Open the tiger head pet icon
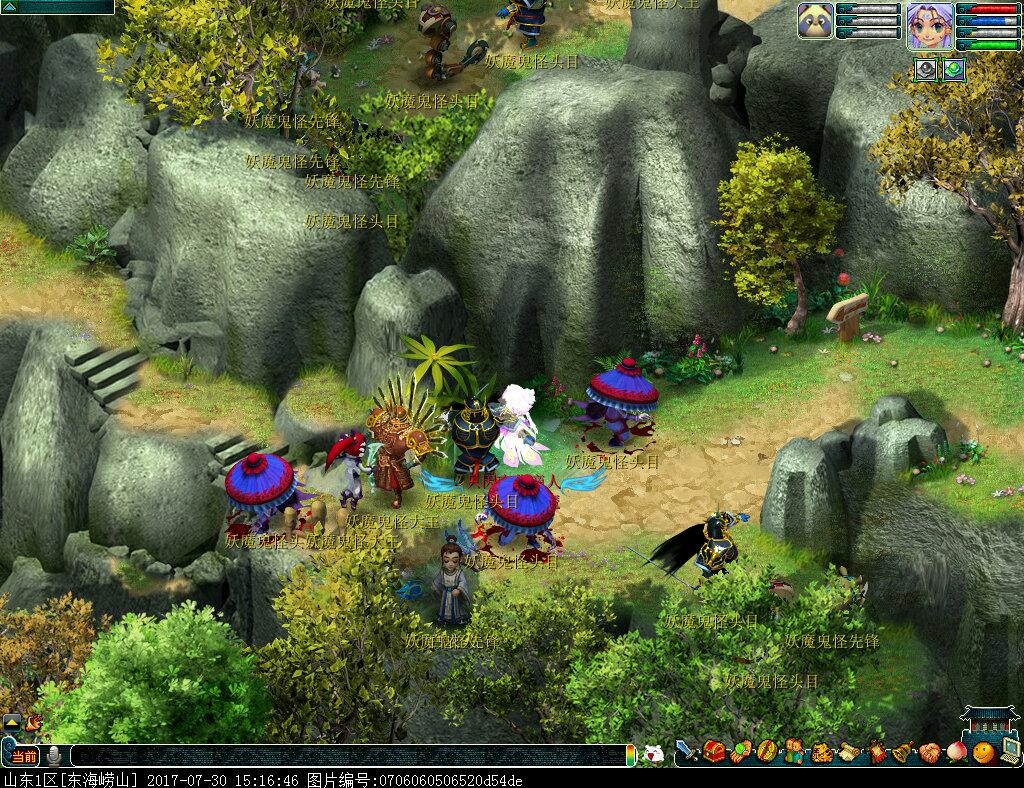Screen dimensions: 1024x788 click(822, 752)
